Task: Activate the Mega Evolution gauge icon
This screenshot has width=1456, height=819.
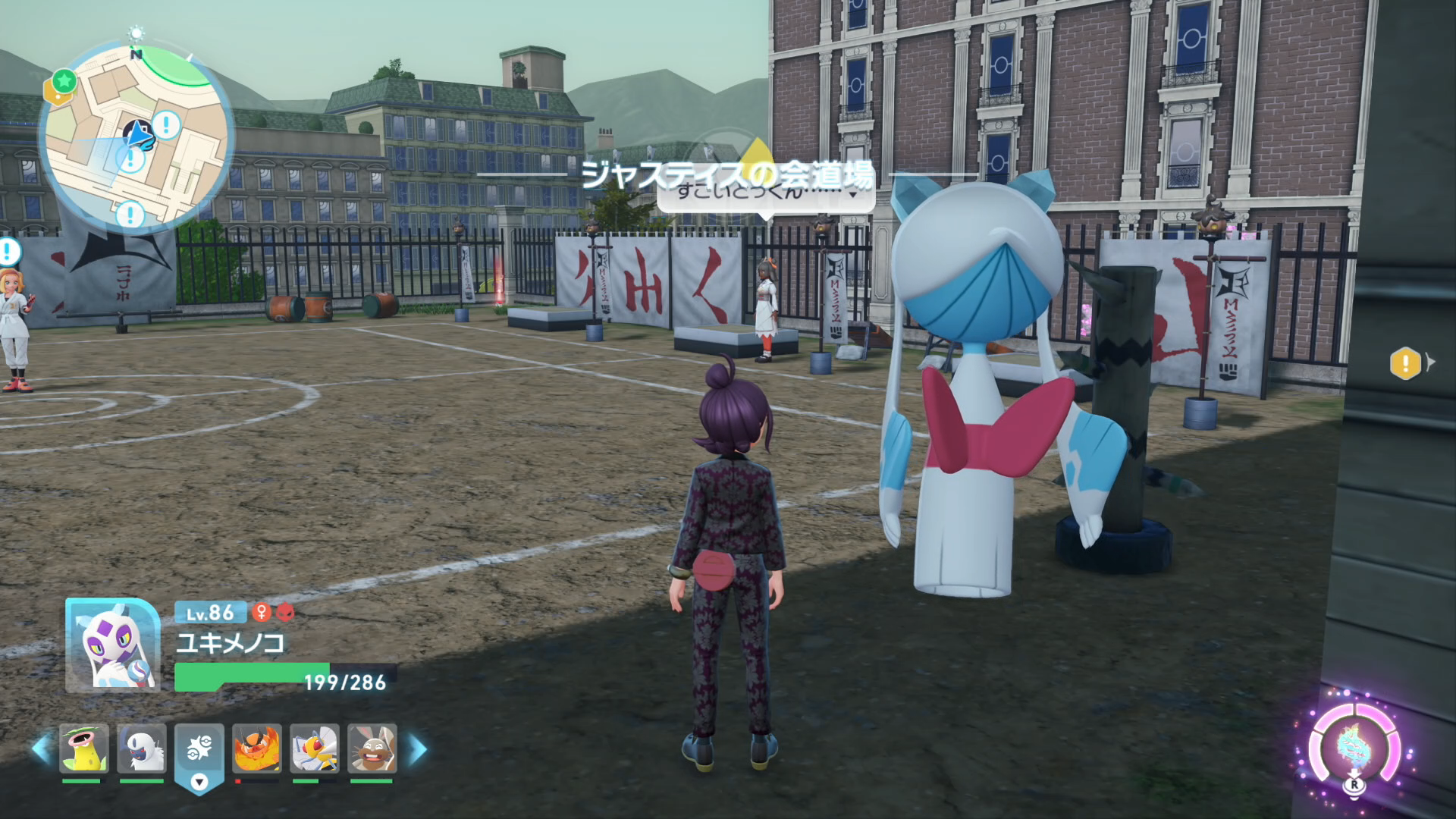Action: tap(1355, 747)
